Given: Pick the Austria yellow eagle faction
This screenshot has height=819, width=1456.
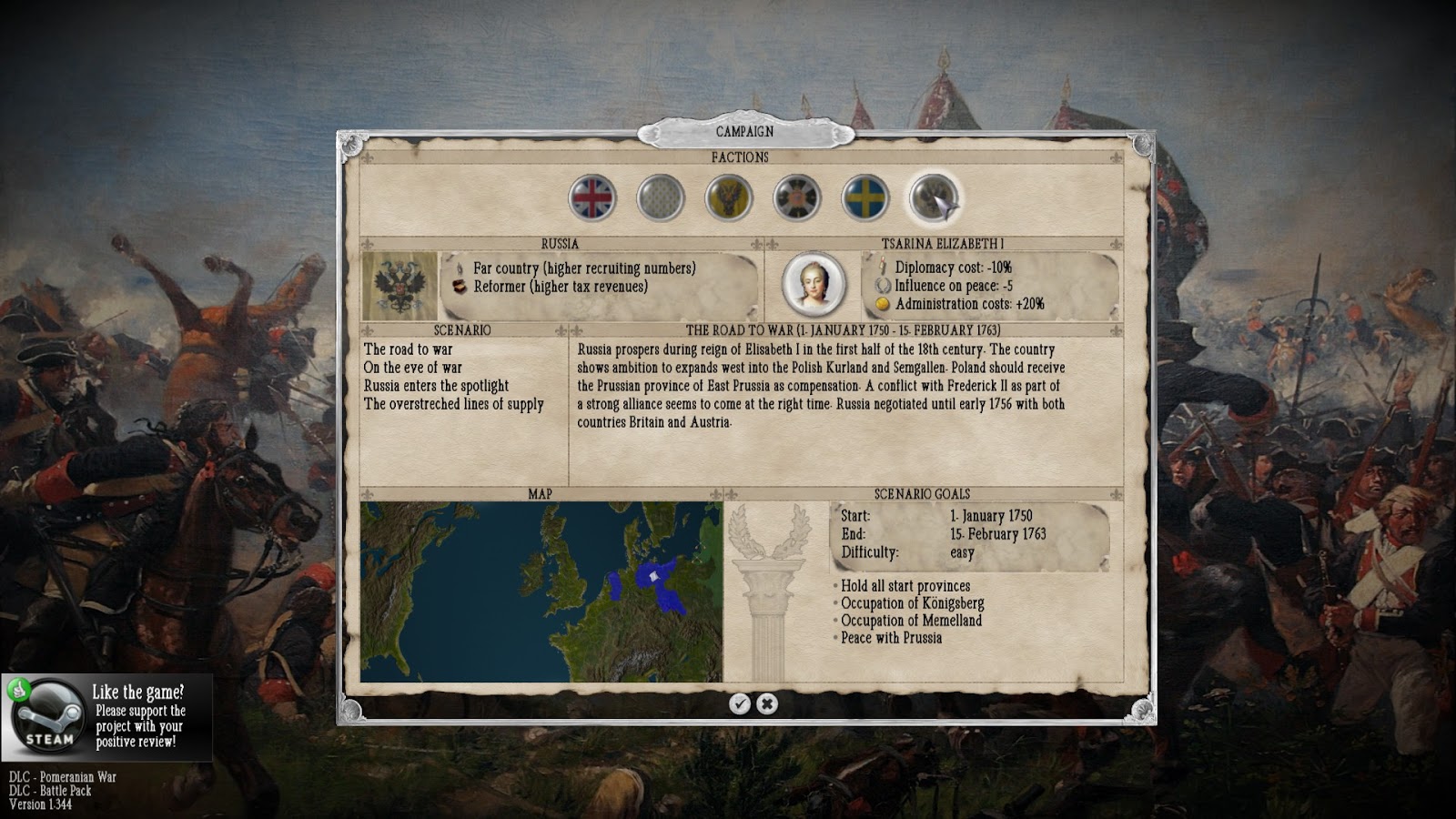Looking at the screenshot, I should tap(729, 198).
